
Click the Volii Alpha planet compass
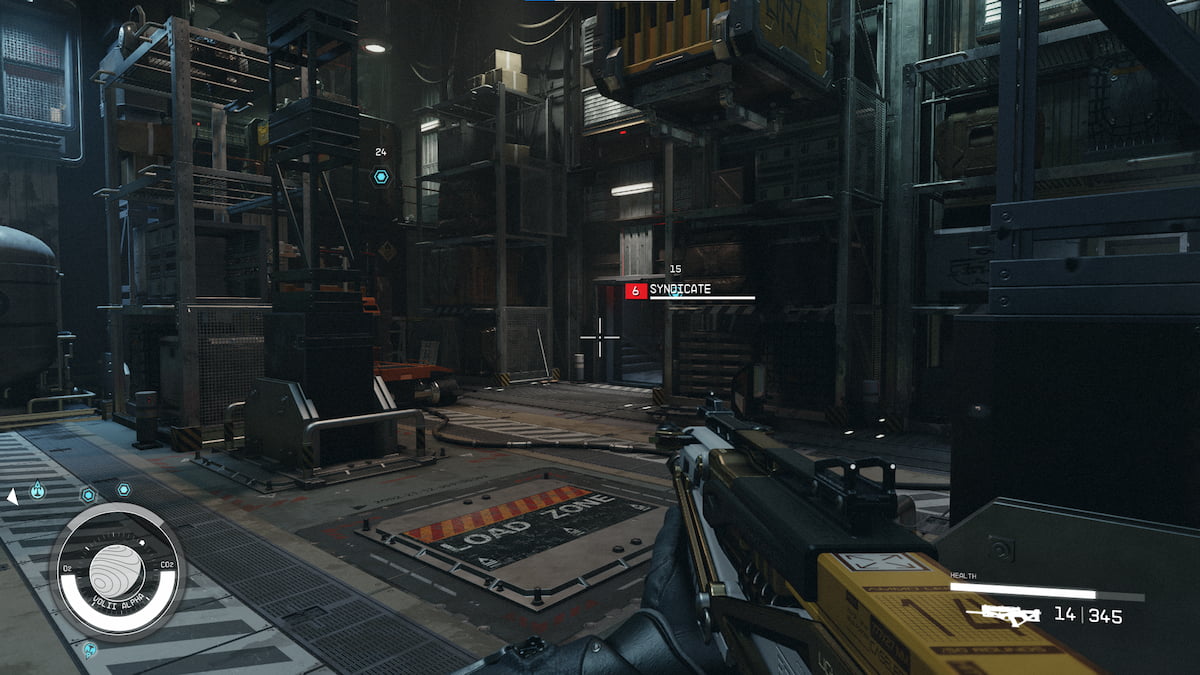click(117, 571)
